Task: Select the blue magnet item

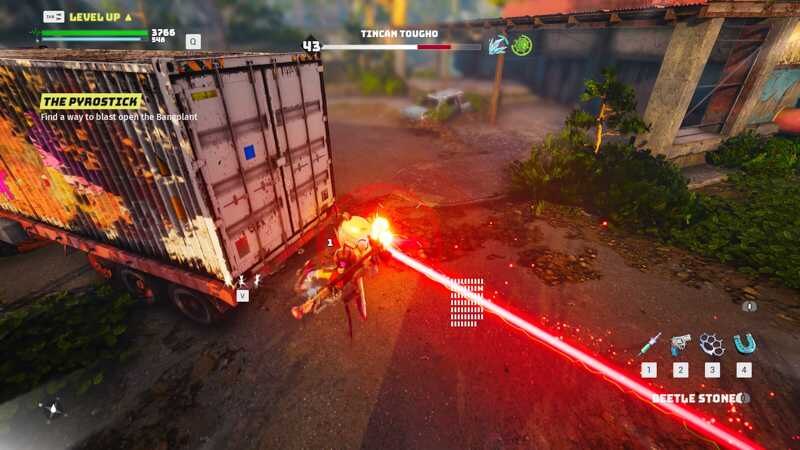Action: tap(744, 345)
